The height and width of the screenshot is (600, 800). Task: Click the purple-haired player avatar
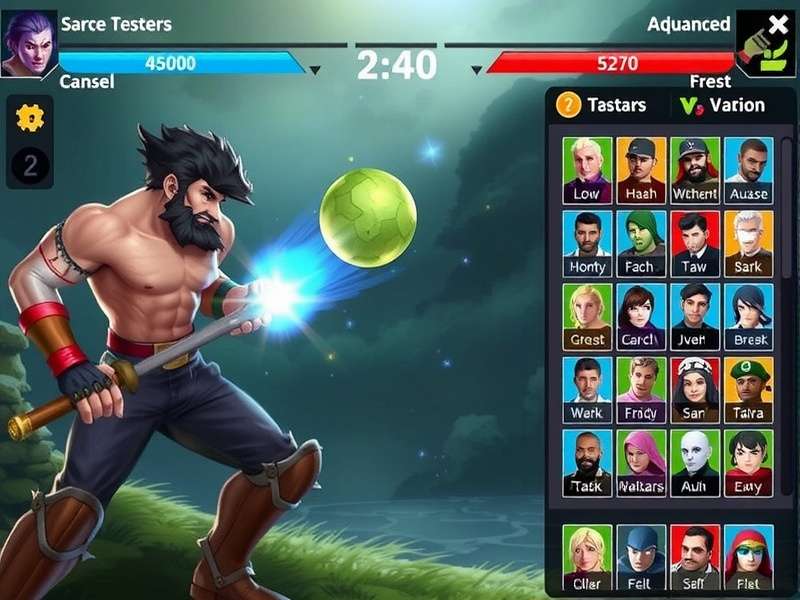[x=28, y=42]
